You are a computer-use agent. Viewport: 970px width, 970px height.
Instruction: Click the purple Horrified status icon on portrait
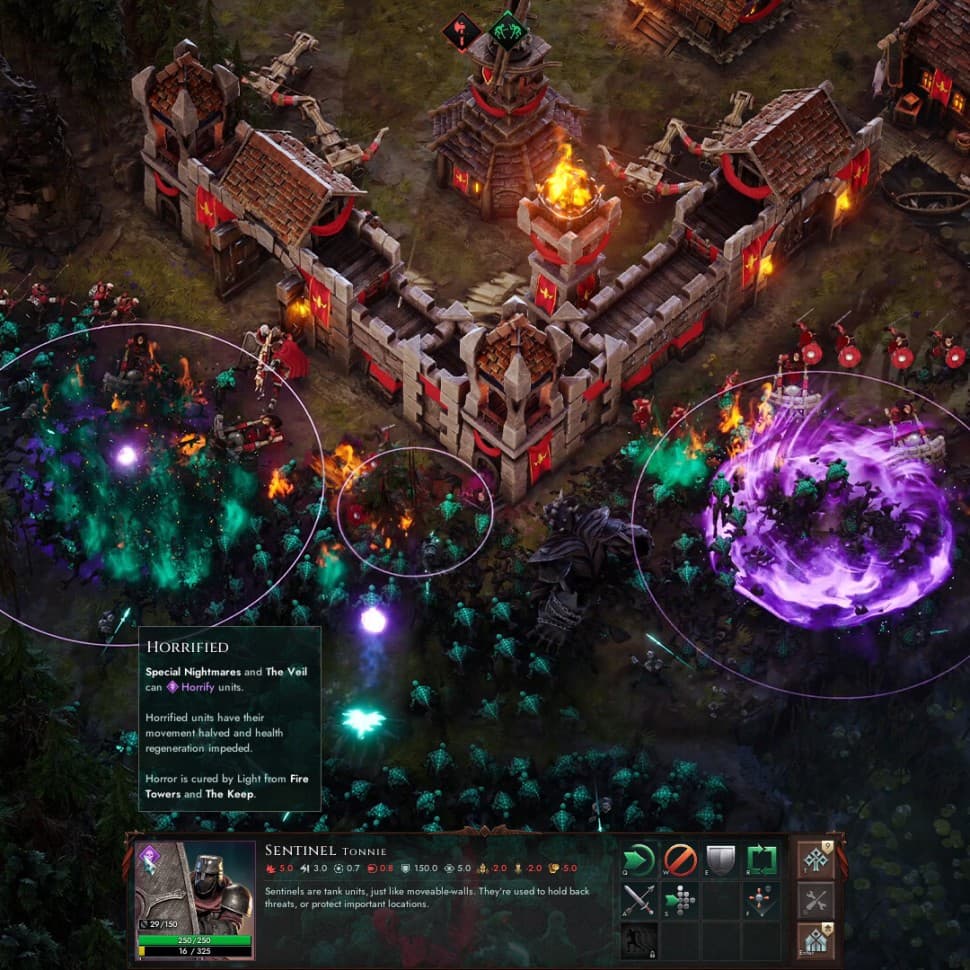(x=150, y=856)
